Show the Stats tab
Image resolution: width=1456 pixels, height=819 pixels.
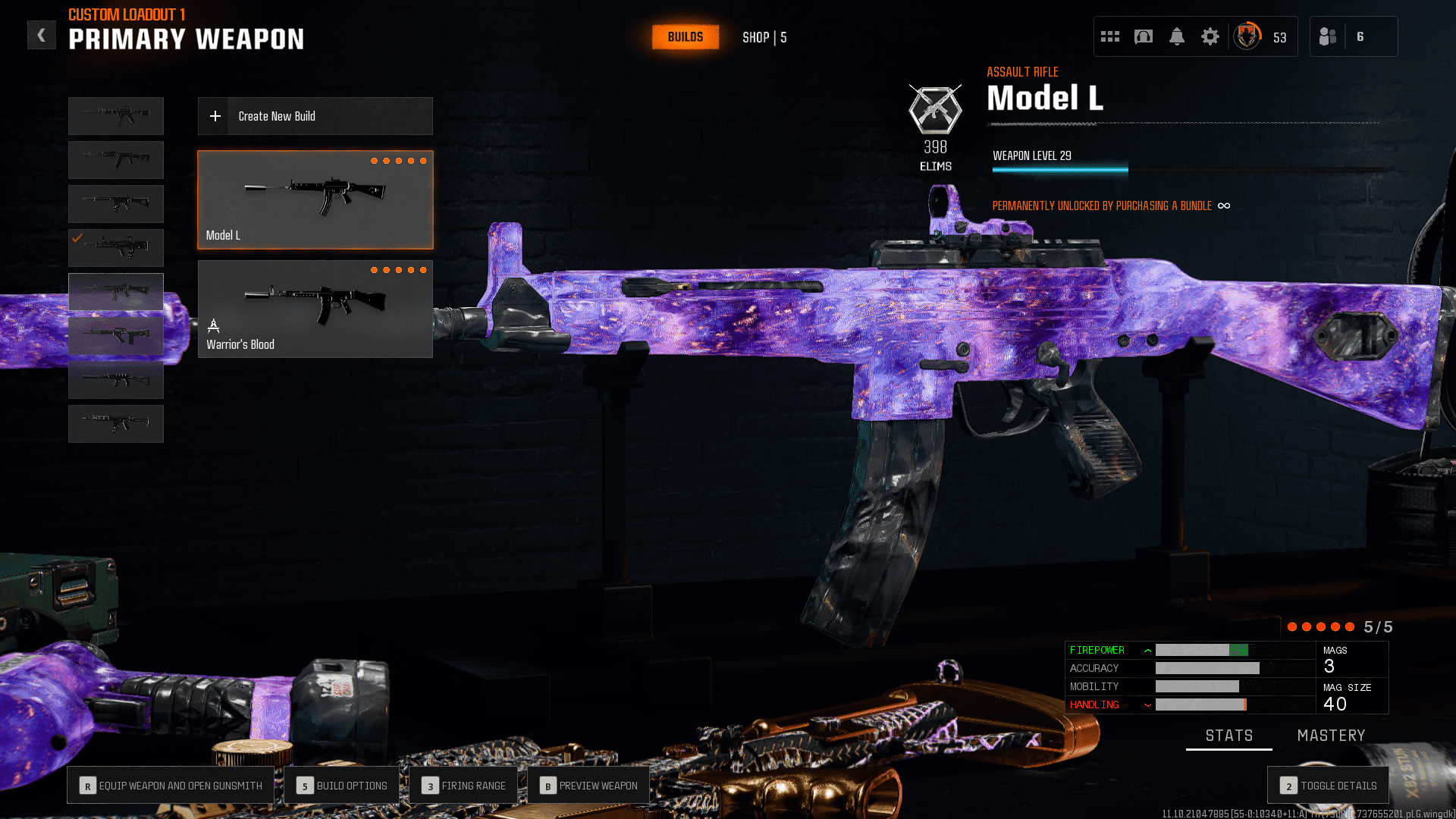(1228, 736)
